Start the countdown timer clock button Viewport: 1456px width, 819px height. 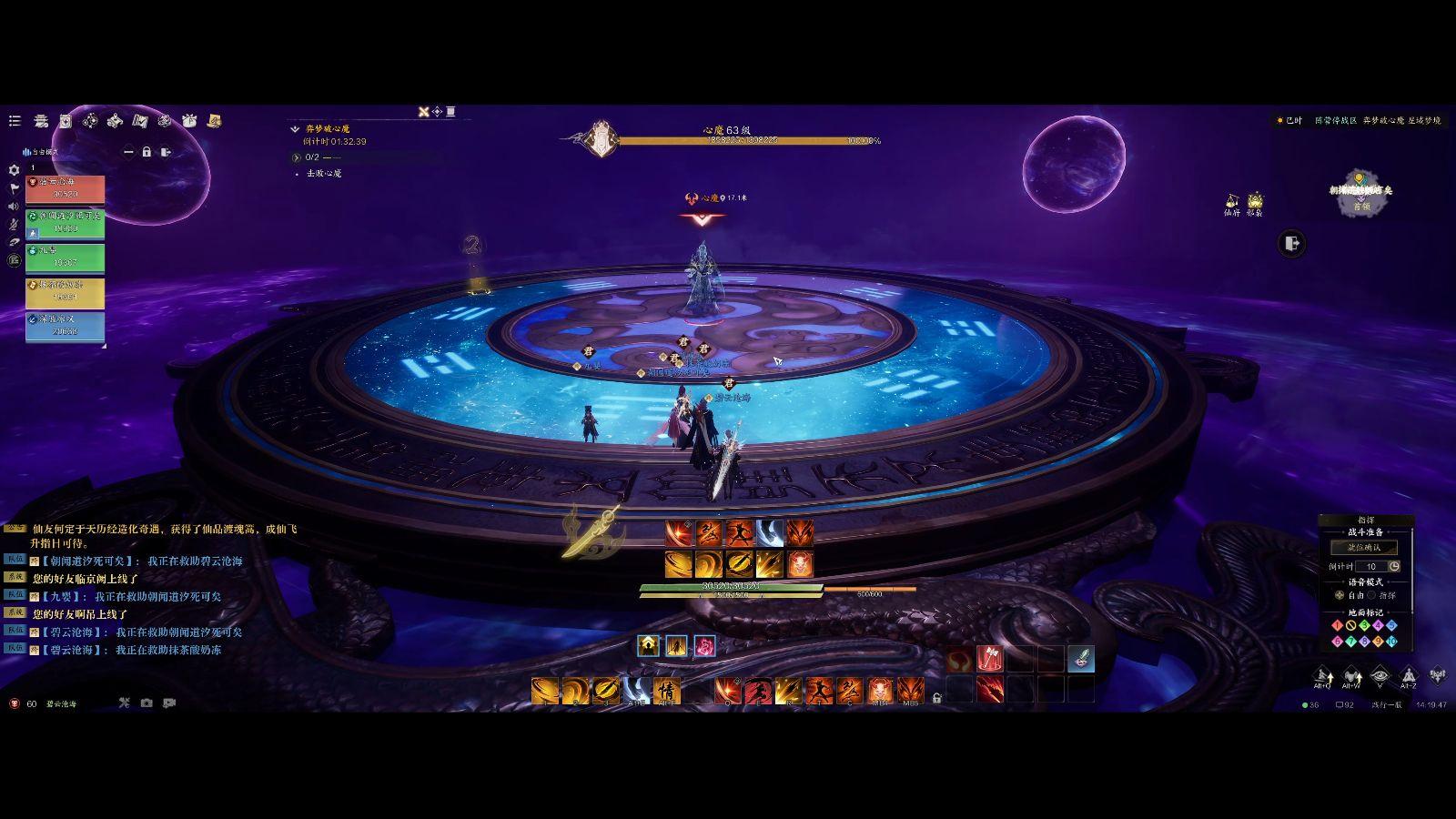(1394, 566)
